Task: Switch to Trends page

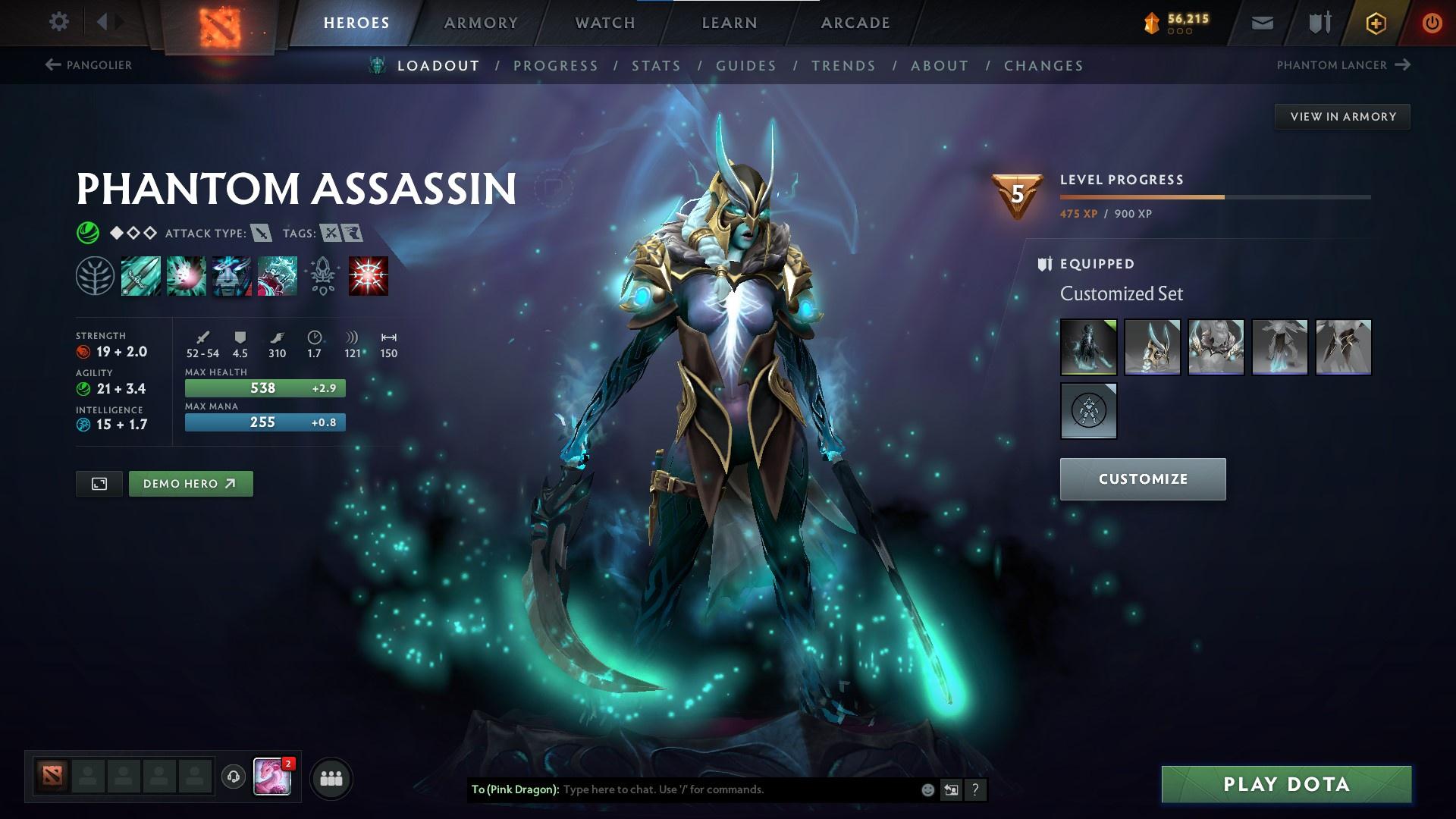Action: pyautogui.click(x=843, y=66)
